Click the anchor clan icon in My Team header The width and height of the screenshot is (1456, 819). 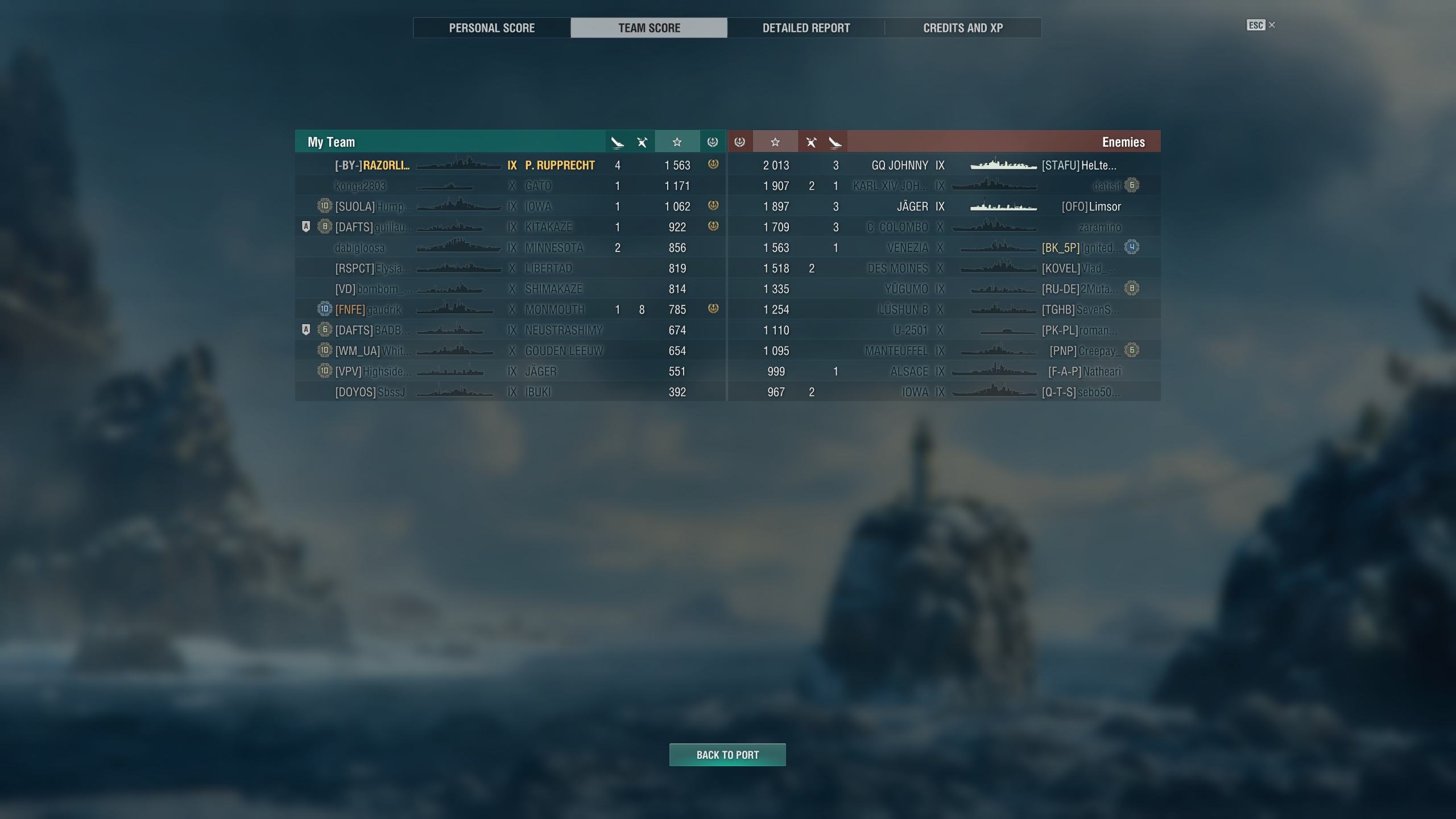click(713, 142)
